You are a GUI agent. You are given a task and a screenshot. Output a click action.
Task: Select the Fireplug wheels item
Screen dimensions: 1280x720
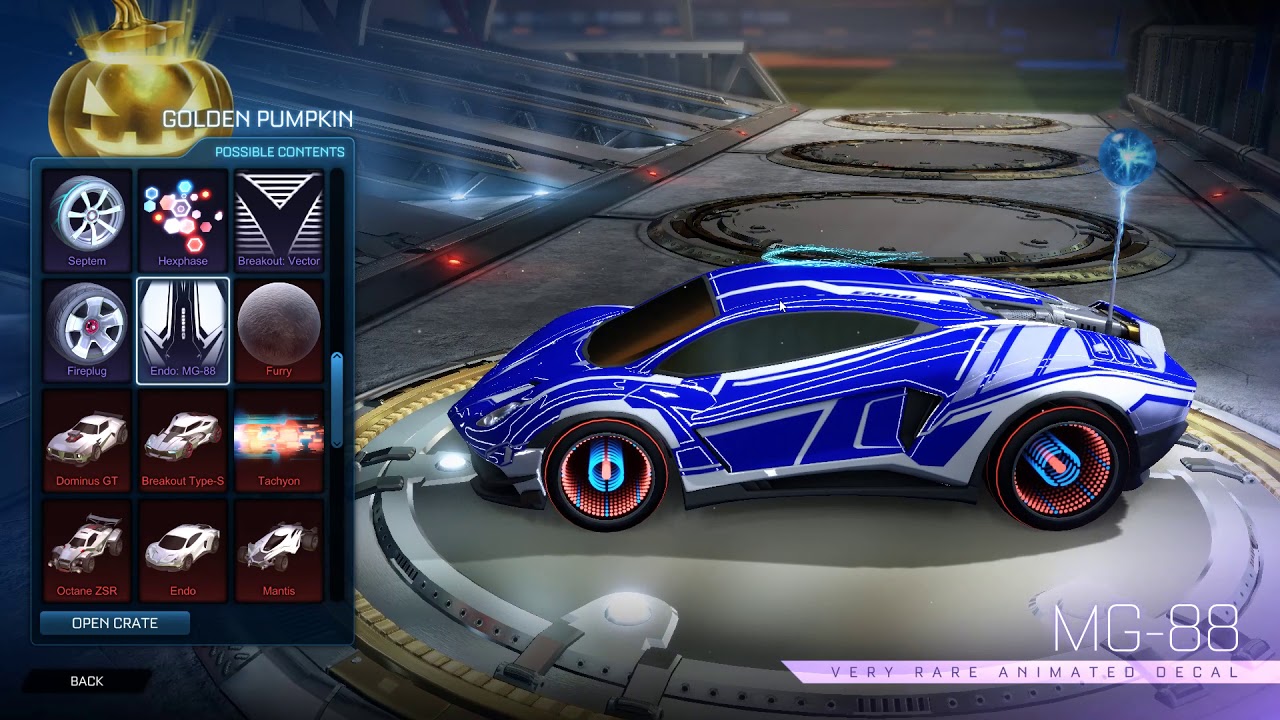[x=87, y=328]
